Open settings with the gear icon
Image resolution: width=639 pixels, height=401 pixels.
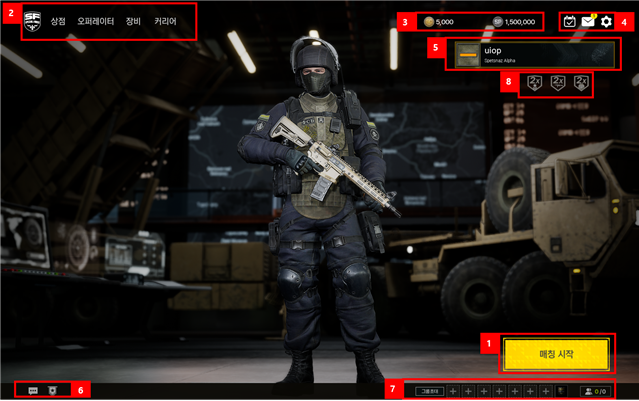click(x=606, y=21)
